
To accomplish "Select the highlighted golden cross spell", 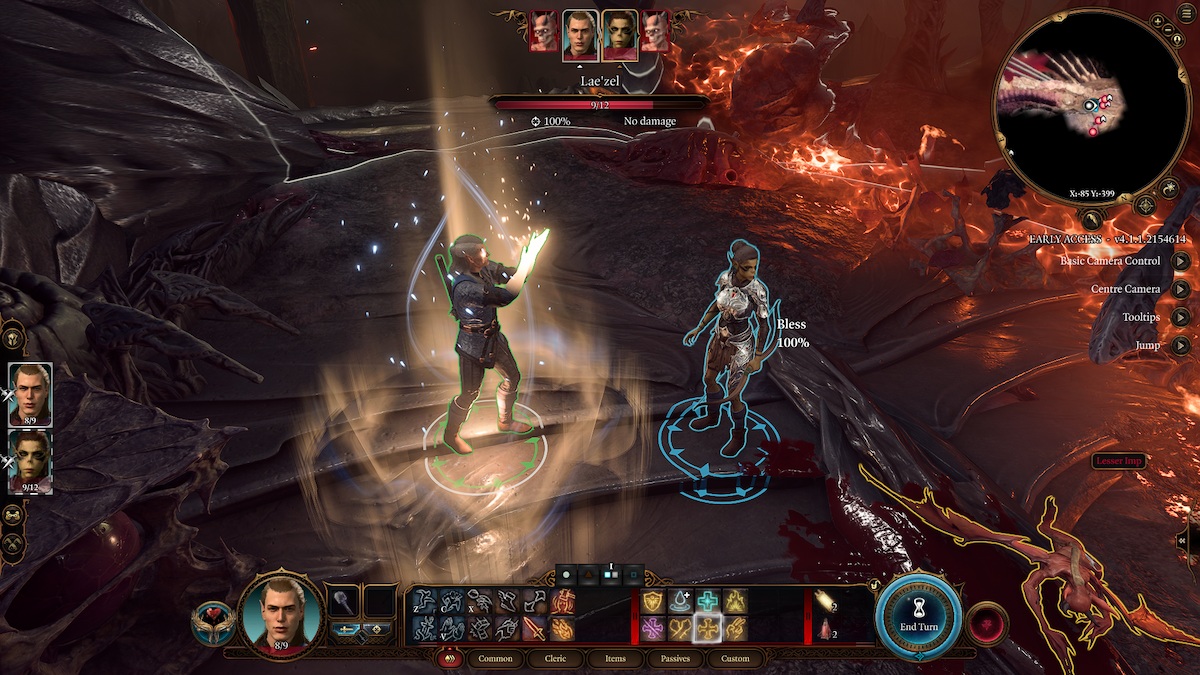I will [709, 628].
